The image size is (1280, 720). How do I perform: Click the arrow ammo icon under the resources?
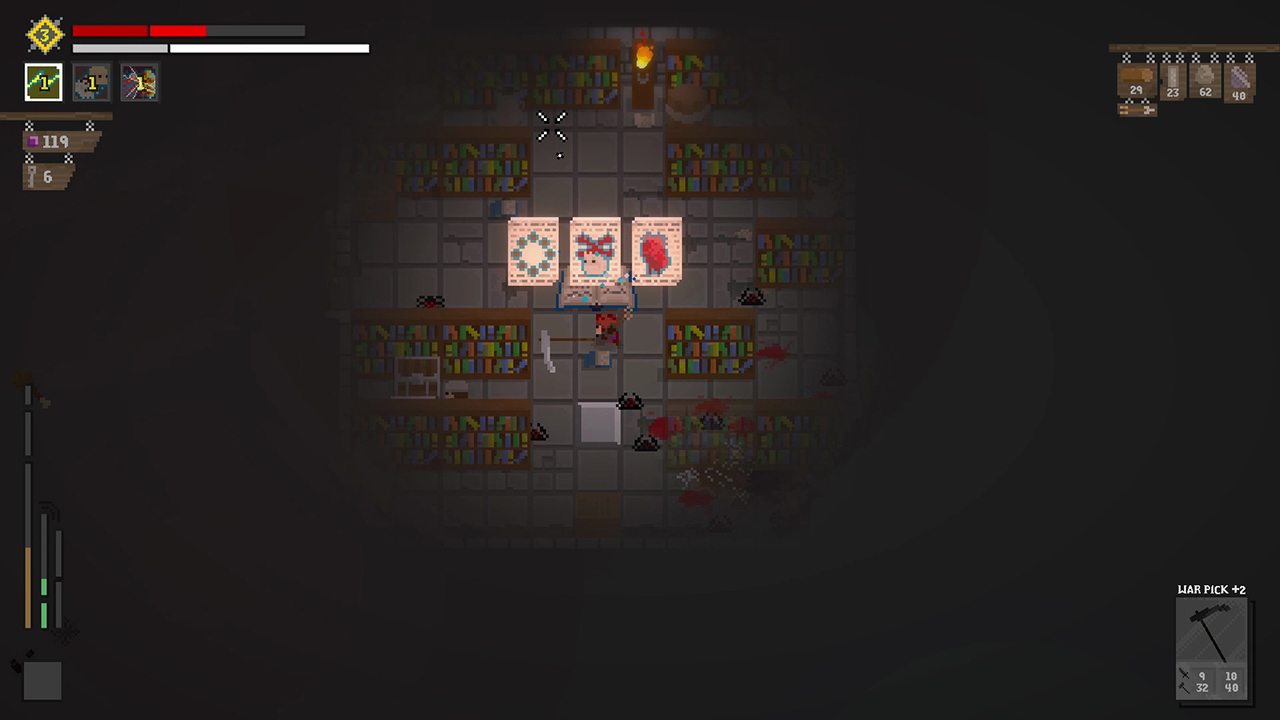(x=1137, y=108)
